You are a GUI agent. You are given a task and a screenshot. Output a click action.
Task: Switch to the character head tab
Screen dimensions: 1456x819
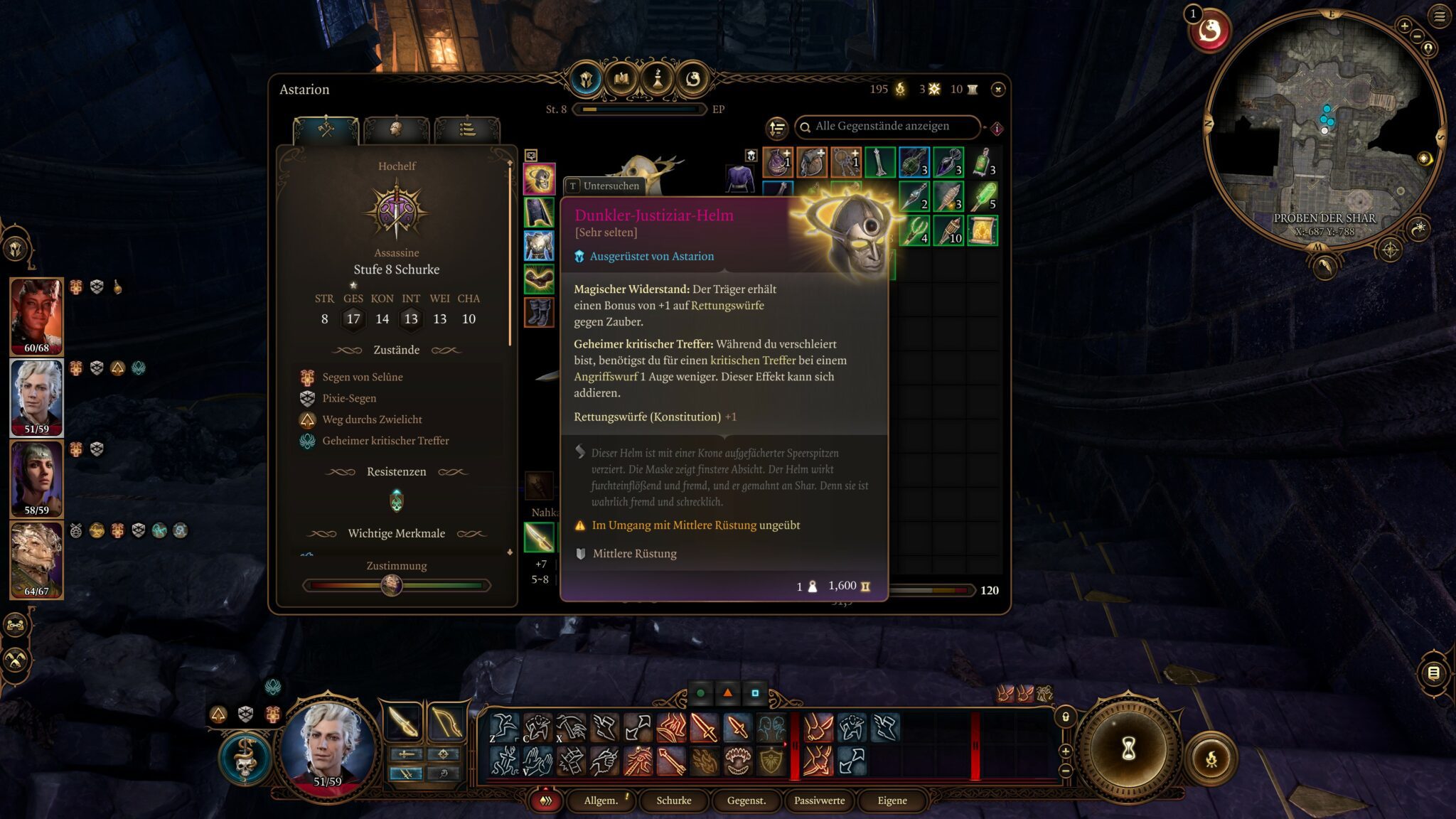(396, 129)
